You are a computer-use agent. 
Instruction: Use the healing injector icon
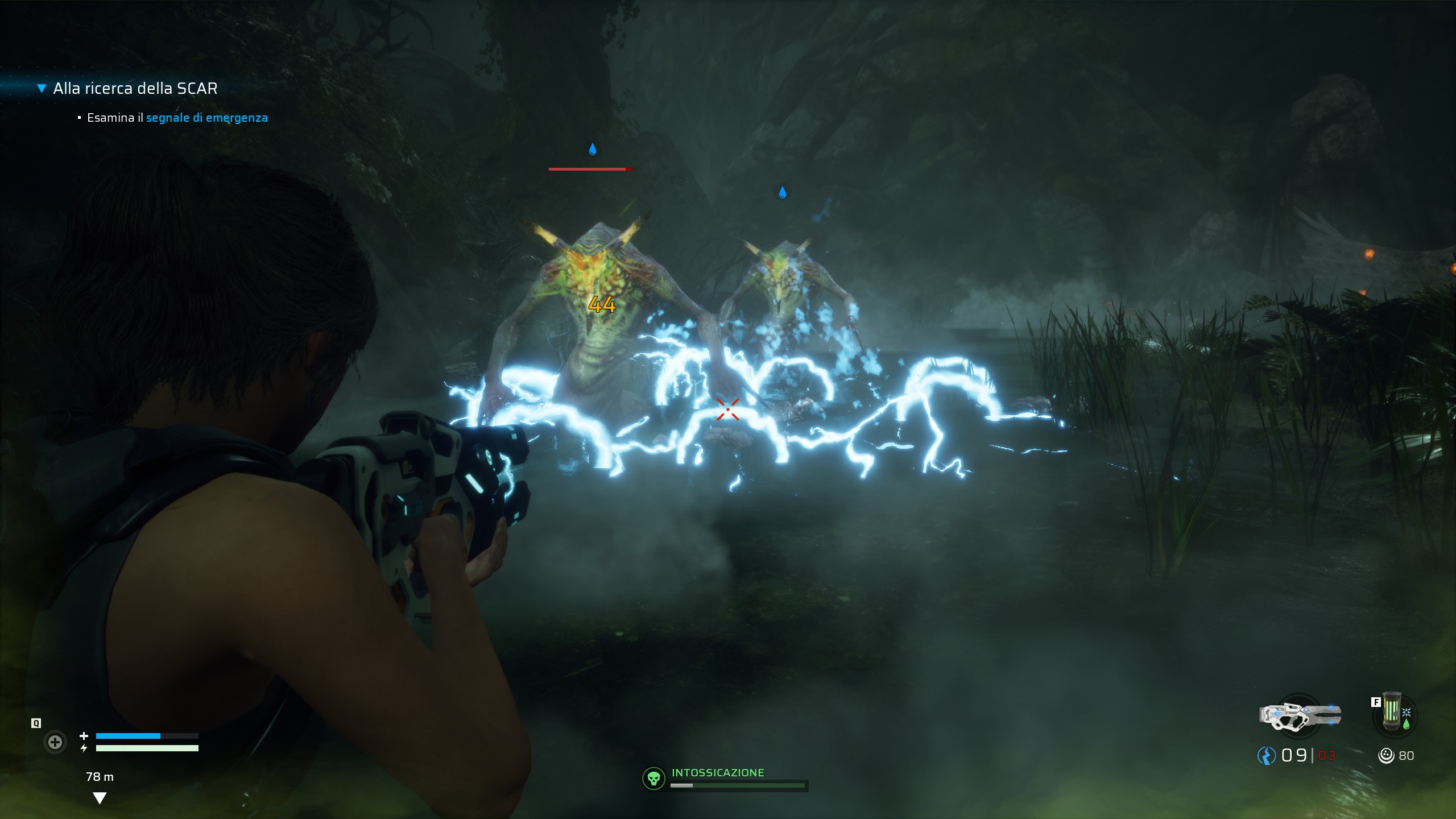coord(55,742)
